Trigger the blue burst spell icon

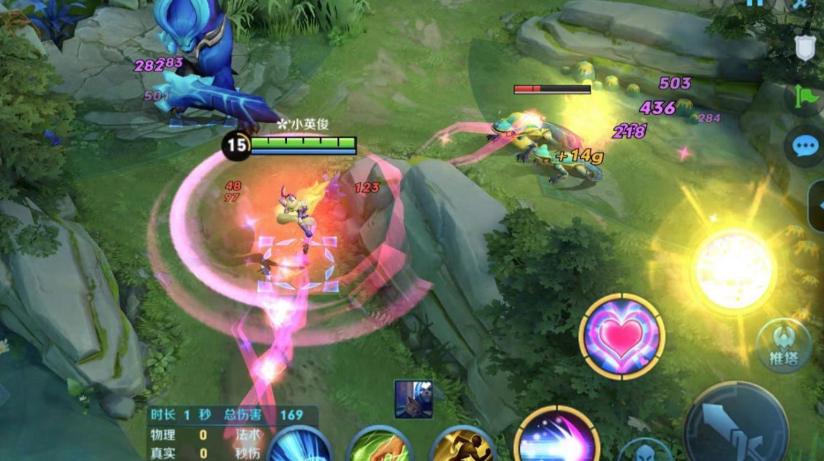coord(298,446)
